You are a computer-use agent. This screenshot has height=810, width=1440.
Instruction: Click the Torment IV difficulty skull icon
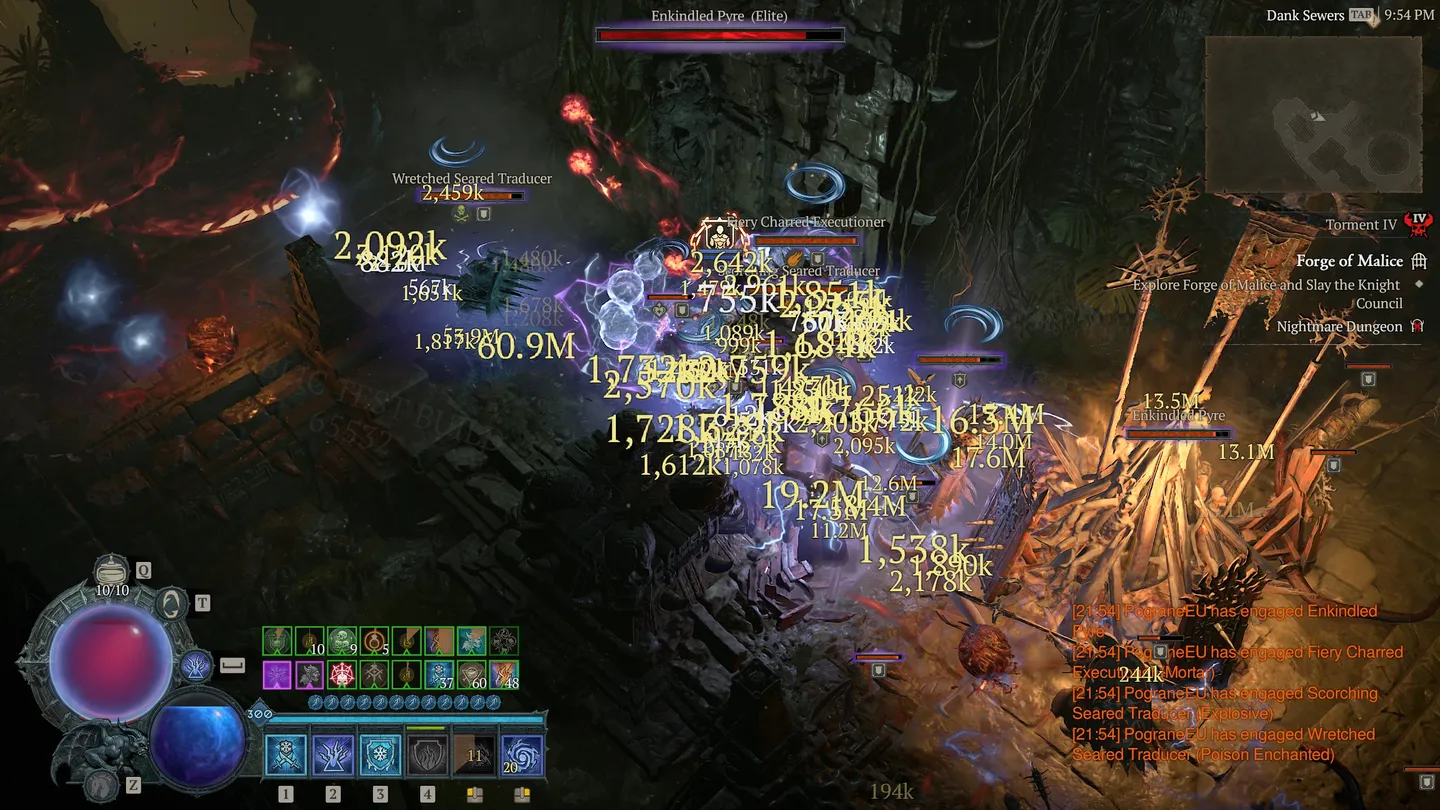[x=1417, y=224]
